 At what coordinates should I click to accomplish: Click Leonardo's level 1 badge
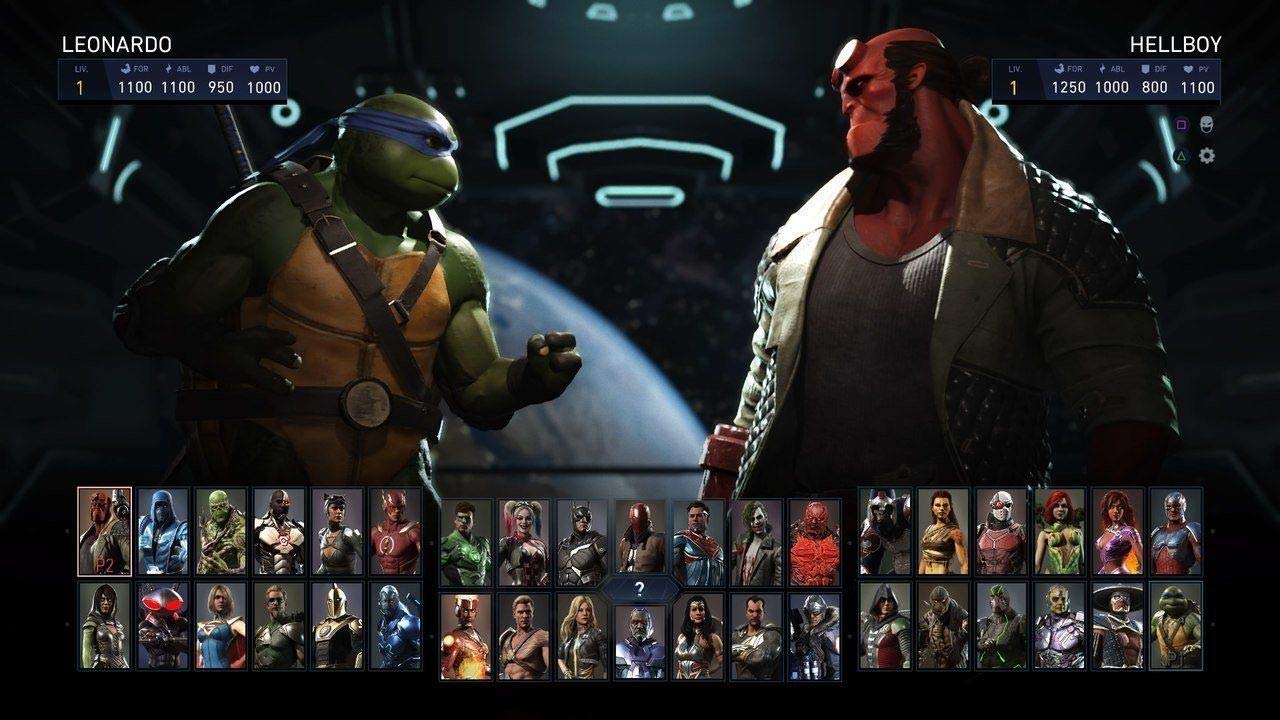[79, 86]
